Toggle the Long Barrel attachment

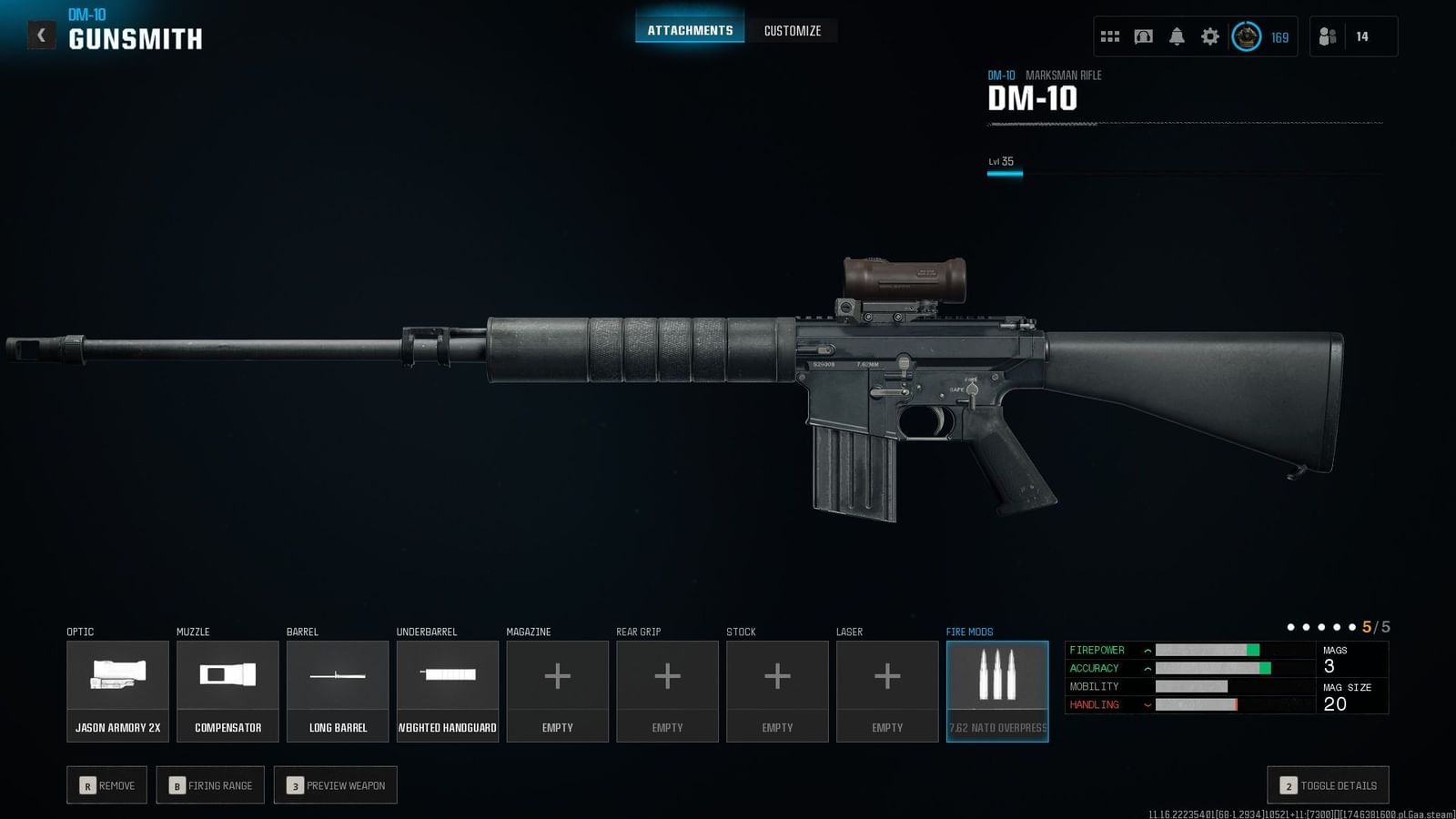tap(337, 690)
